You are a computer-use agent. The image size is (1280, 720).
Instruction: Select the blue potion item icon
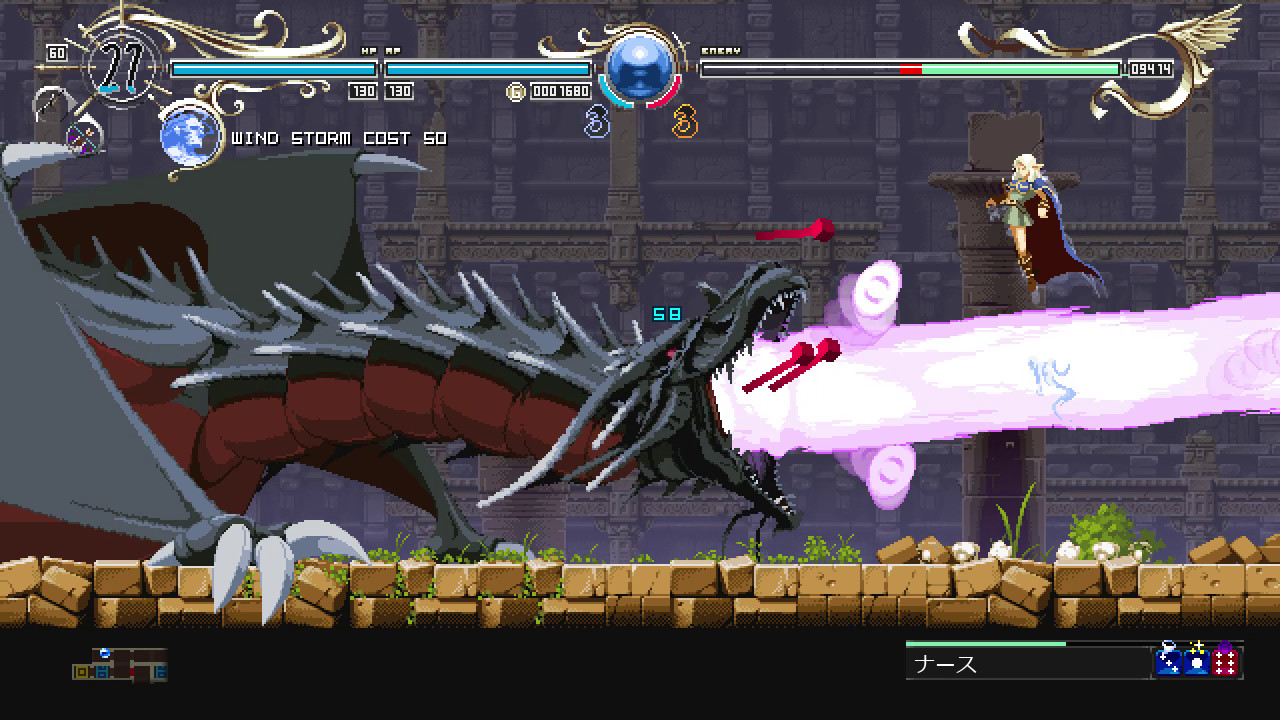pos(1168,662)
